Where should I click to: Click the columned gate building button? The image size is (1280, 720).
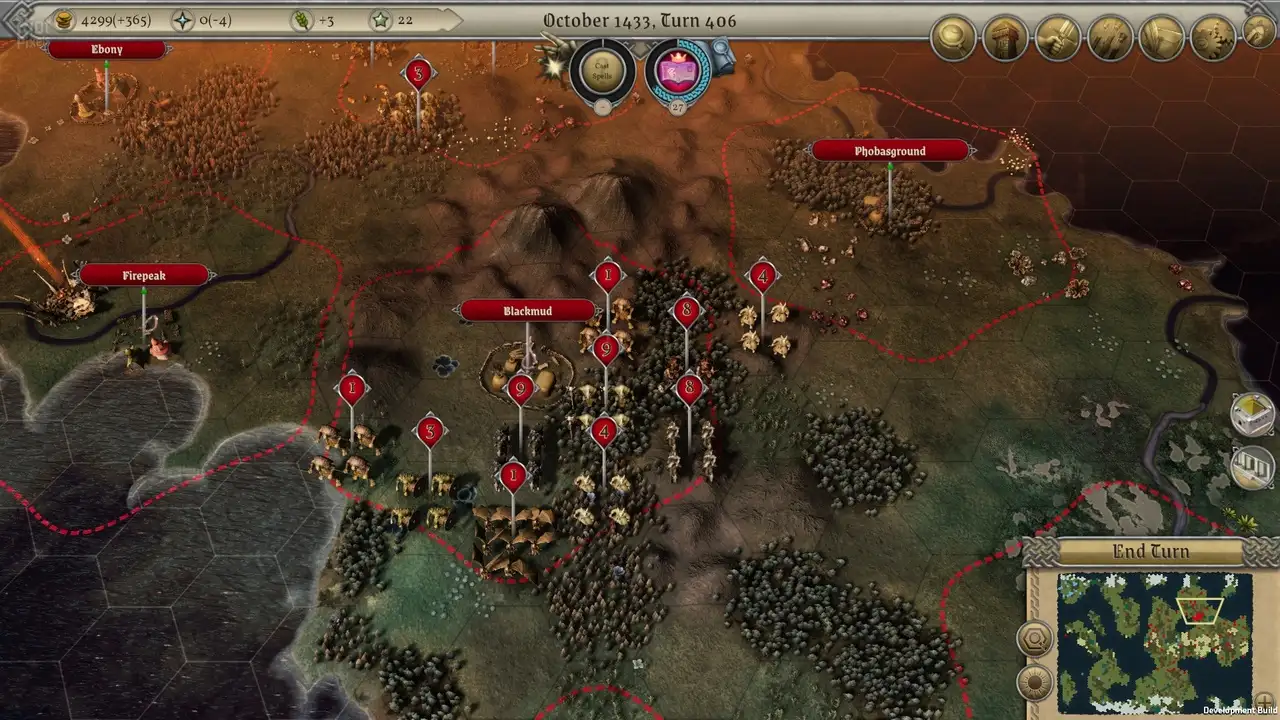click(1252, 467)
